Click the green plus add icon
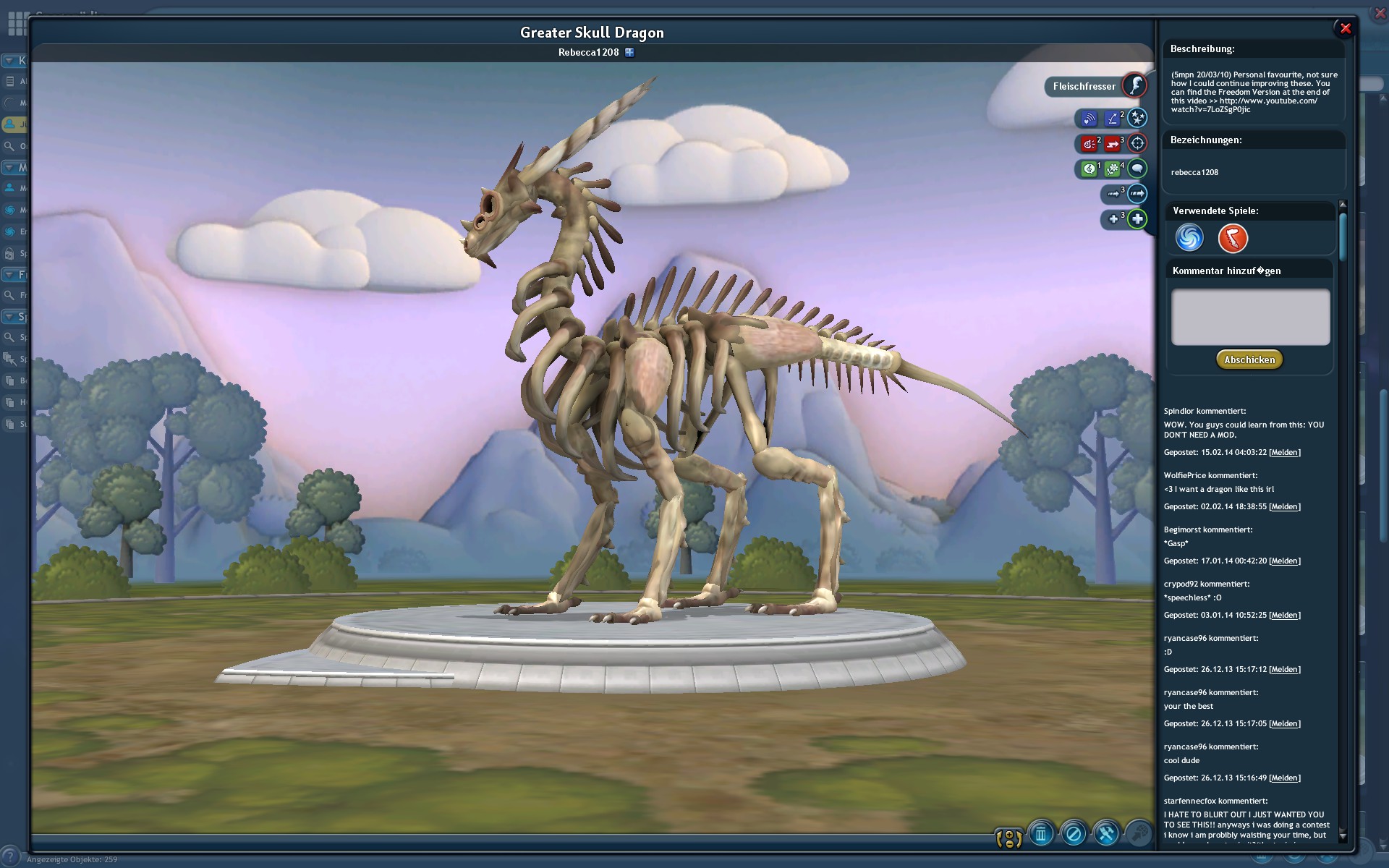 coord(1138,219)
